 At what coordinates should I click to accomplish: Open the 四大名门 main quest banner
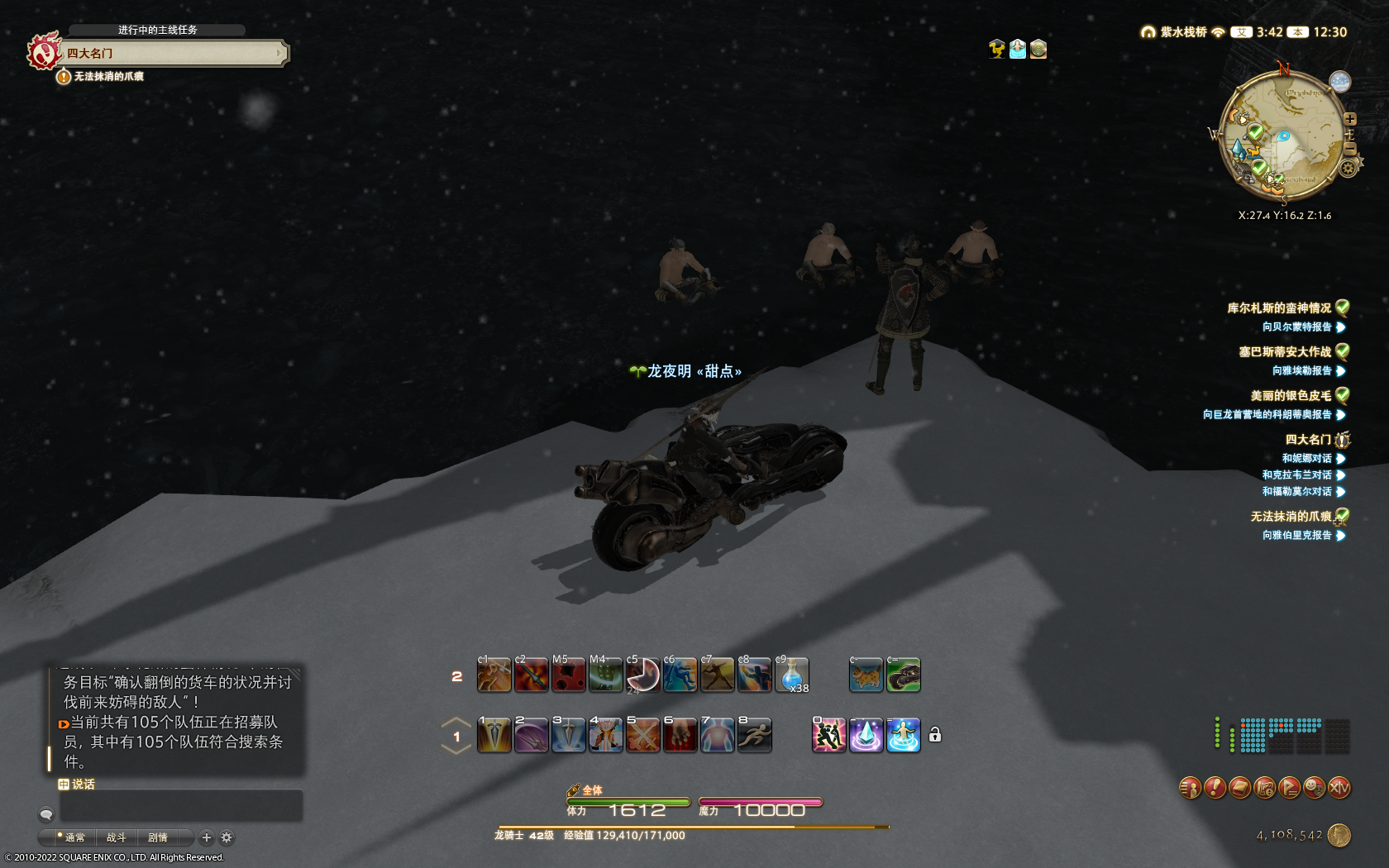pyautogui.click(x=172, y=53)
